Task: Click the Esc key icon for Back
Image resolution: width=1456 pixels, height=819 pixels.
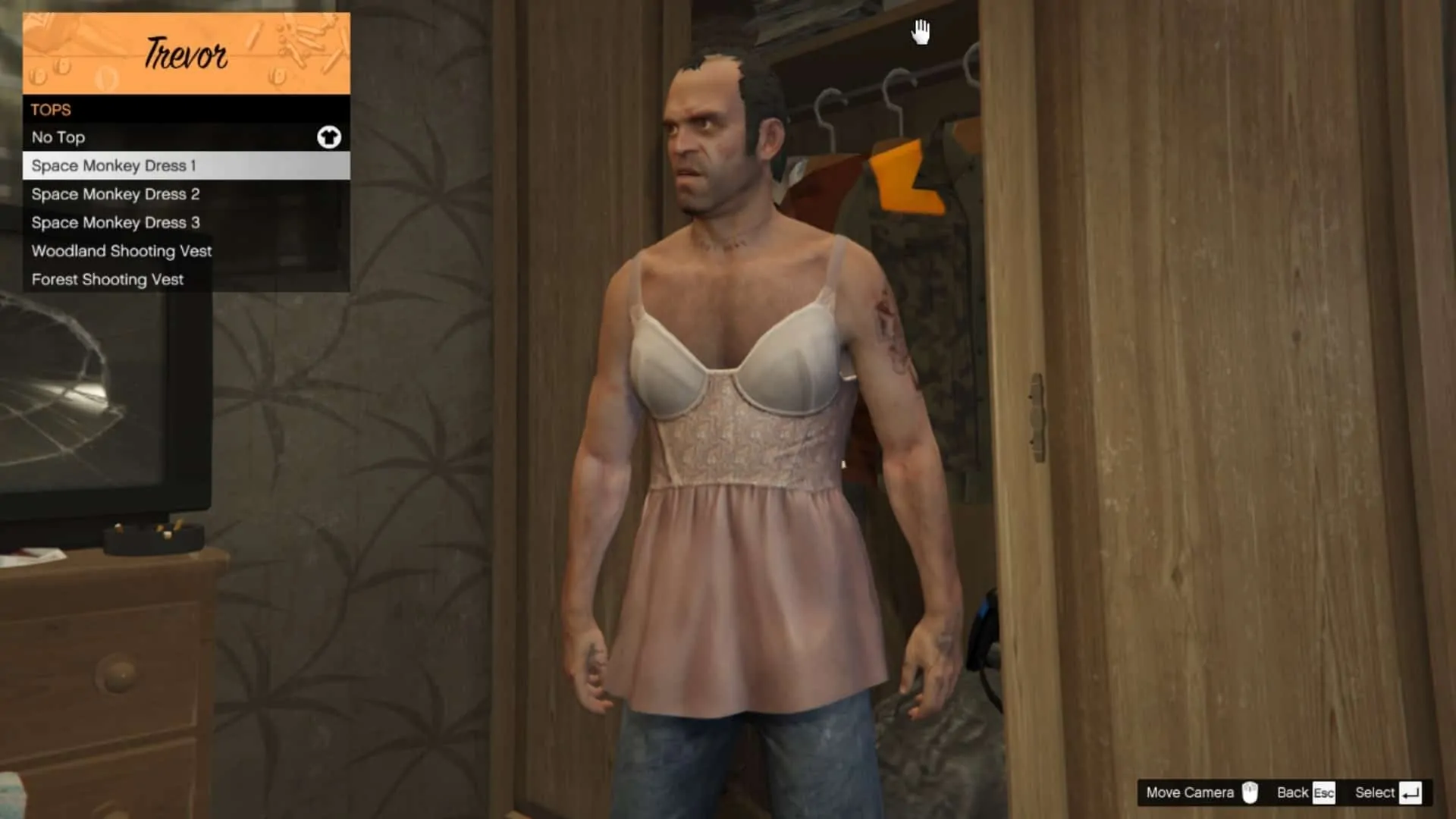Action: pyautogui.click(x=1326, y=792)
